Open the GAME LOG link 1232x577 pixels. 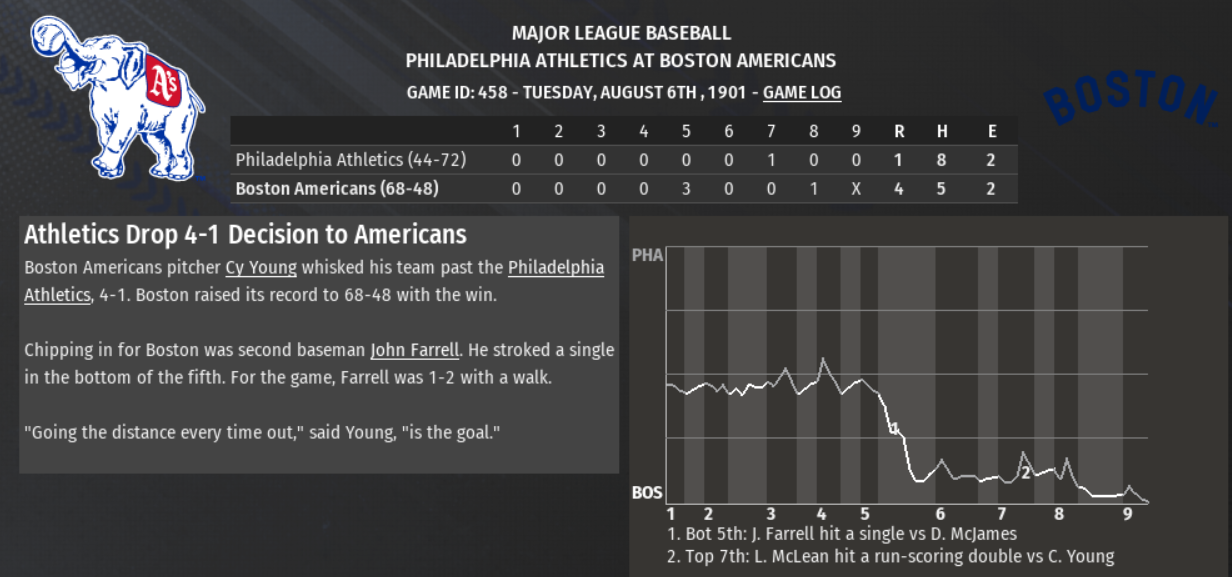coord(801,93)
